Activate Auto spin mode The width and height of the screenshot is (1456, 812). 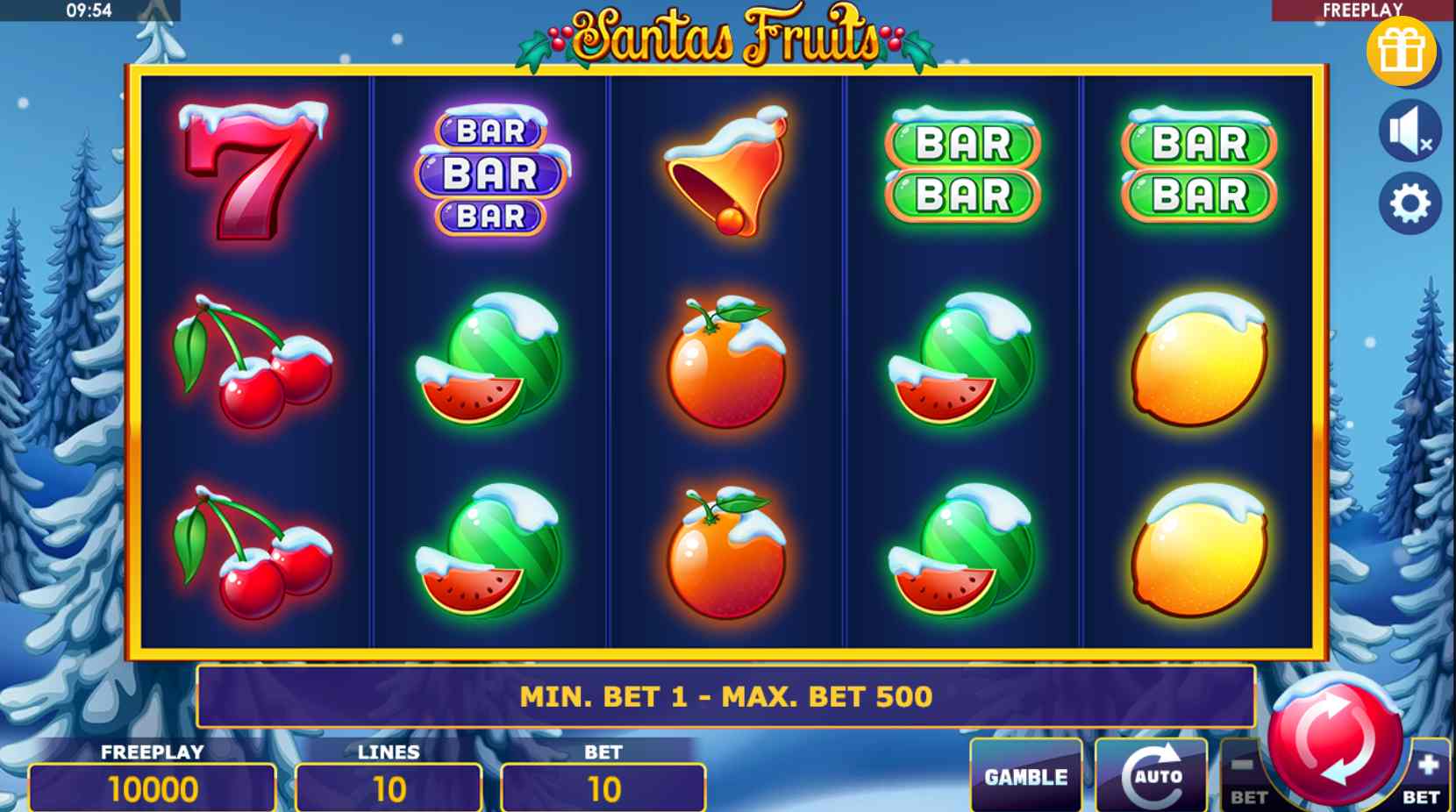pyautogui.click(x=1151, y=776)
